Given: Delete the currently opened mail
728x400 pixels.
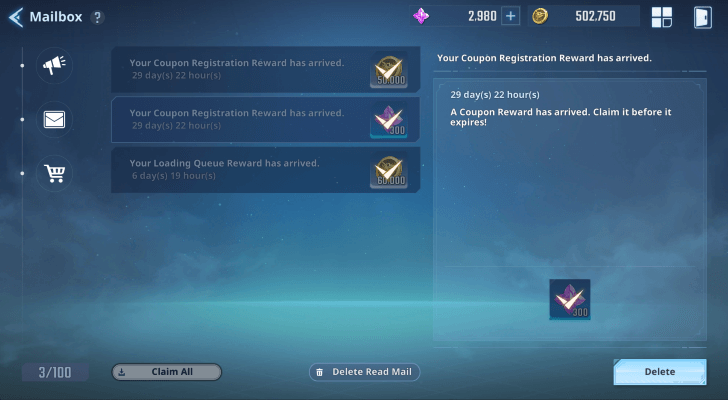Looking at the screenshot, I should pyautogui.click(x=659, y=372).
